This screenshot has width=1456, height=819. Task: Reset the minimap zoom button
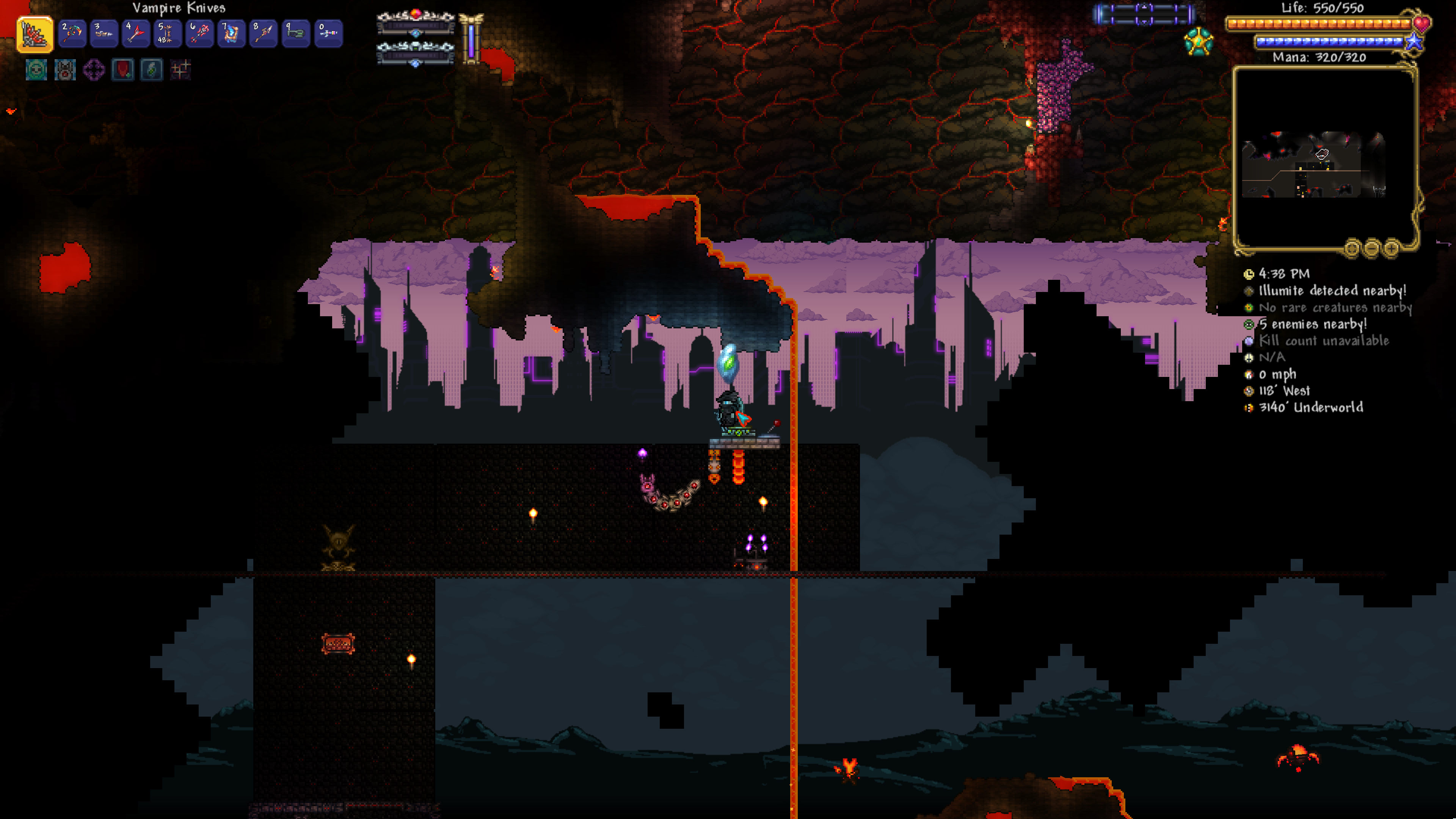pos(1352,248)
